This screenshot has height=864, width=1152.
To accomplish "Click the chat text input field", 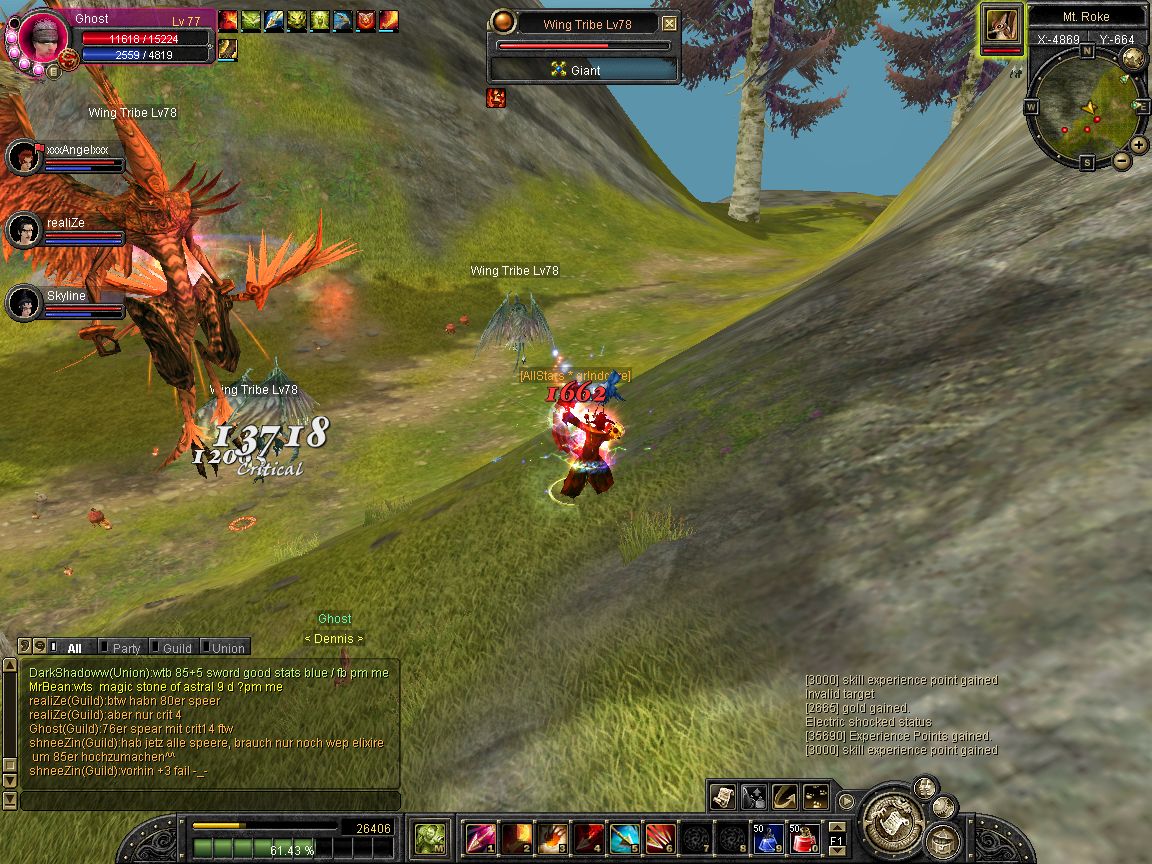I will pyautogui.click(x=210, y=801).
